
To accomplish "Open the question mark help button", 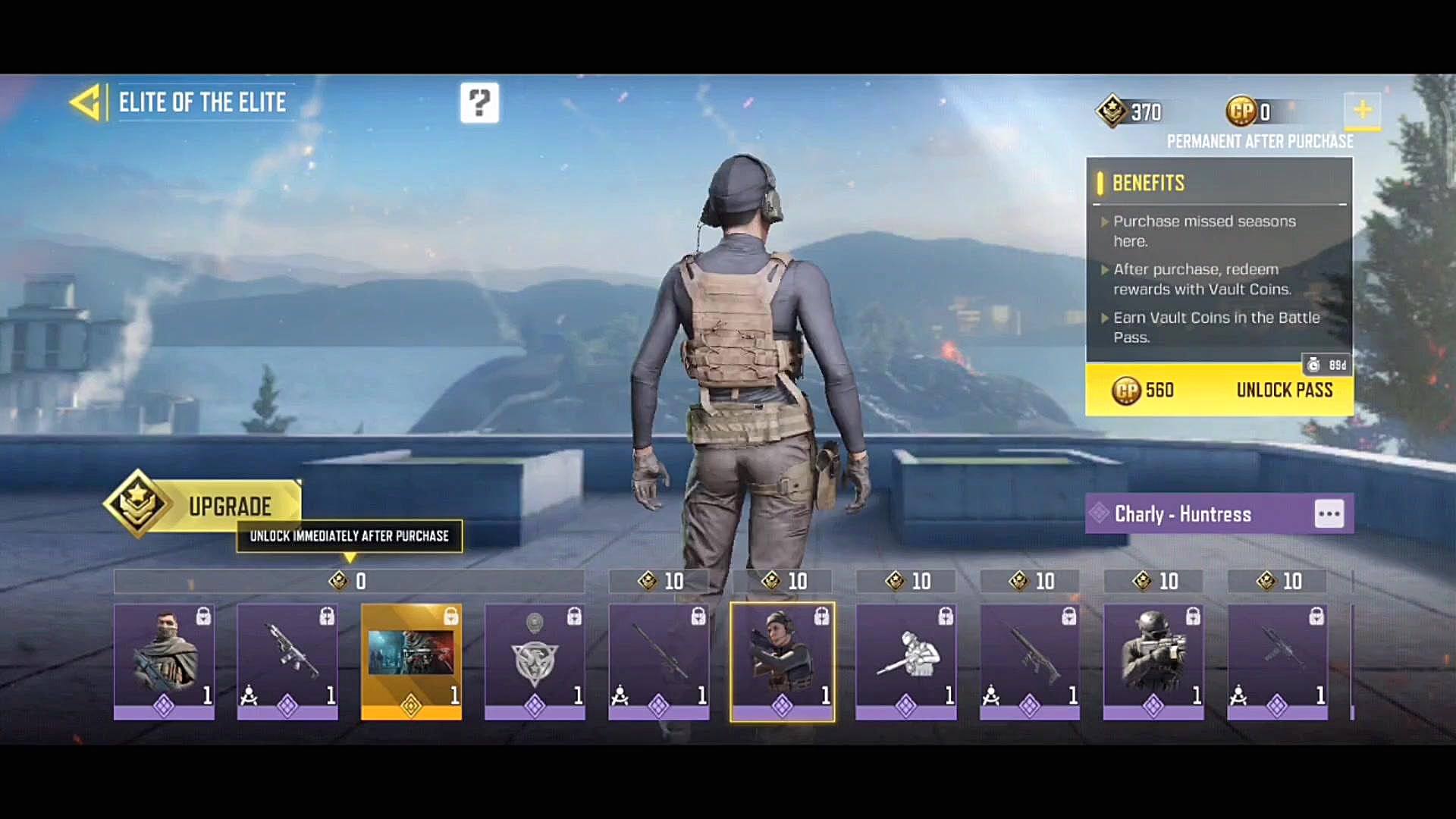I will (x=479, y=102).
